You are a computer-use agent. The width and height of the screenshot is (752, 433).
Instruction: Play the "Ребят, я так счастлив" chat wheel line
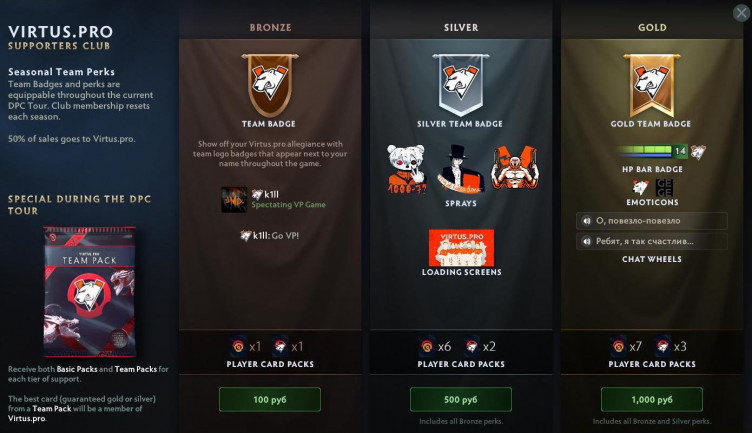(651, 241)
